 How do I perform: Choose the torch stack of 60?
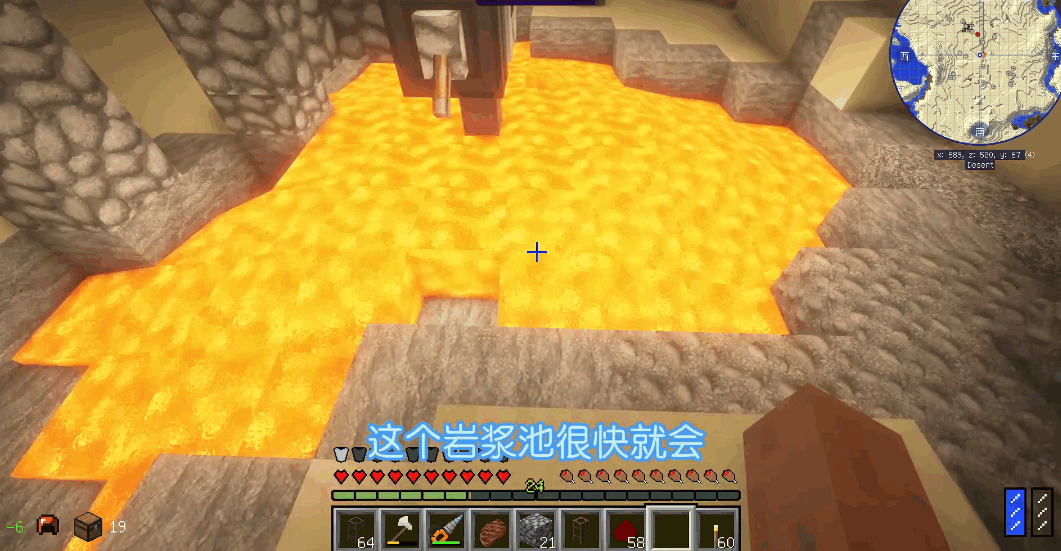[716, 529]
